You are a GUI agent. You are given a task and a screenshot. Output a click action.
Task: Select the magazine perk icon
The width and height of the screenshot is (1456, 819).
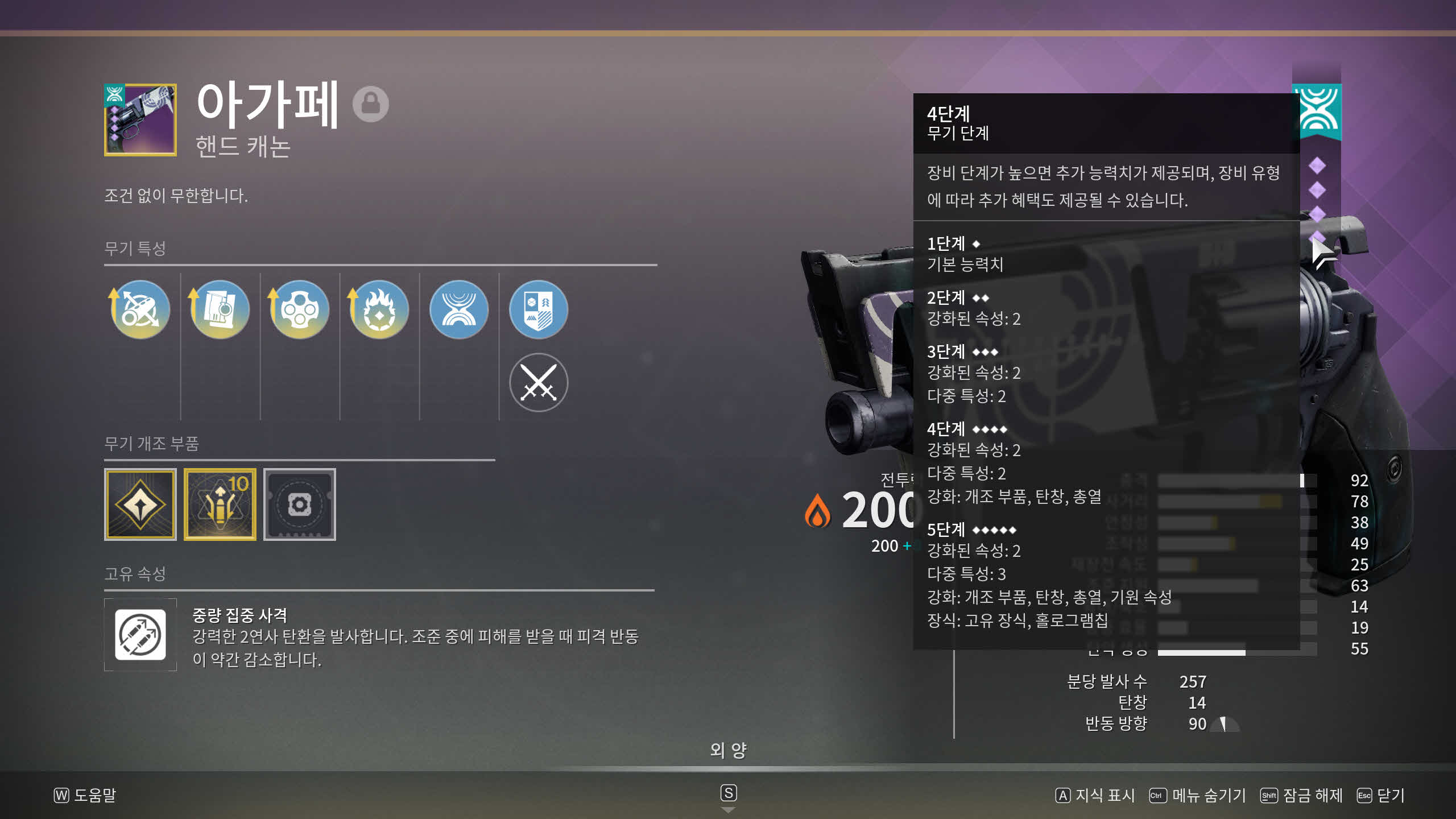coord(220,309)
